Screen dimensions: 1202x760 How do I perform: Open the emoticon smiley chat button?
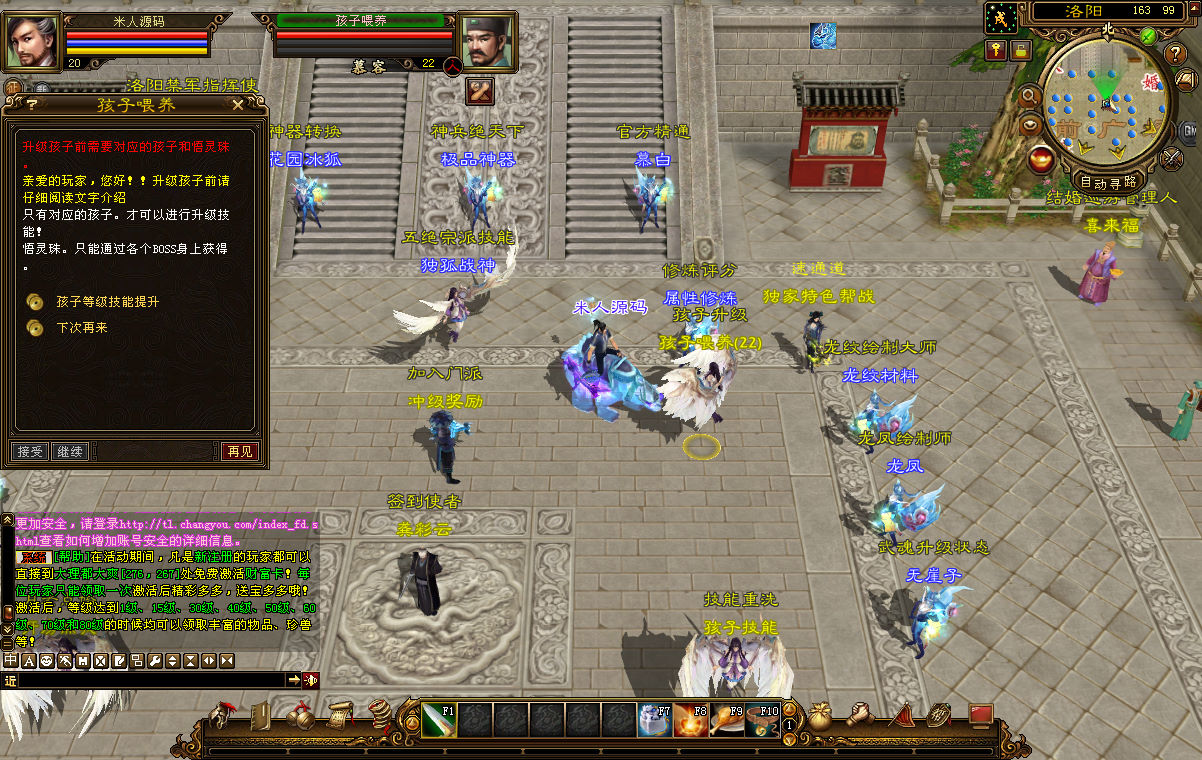(46, 661)
